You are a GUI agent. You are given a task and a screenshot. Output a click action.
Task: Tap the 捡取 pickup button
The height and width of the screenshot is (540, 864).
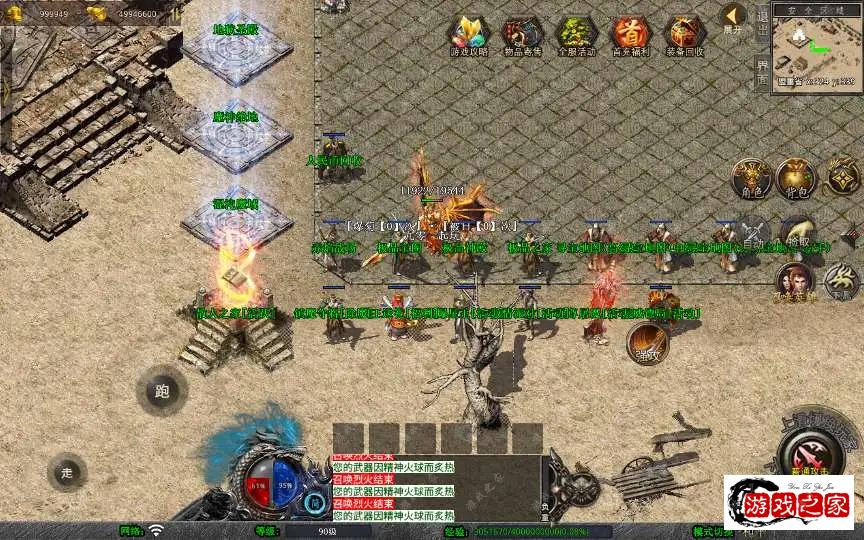797,236
